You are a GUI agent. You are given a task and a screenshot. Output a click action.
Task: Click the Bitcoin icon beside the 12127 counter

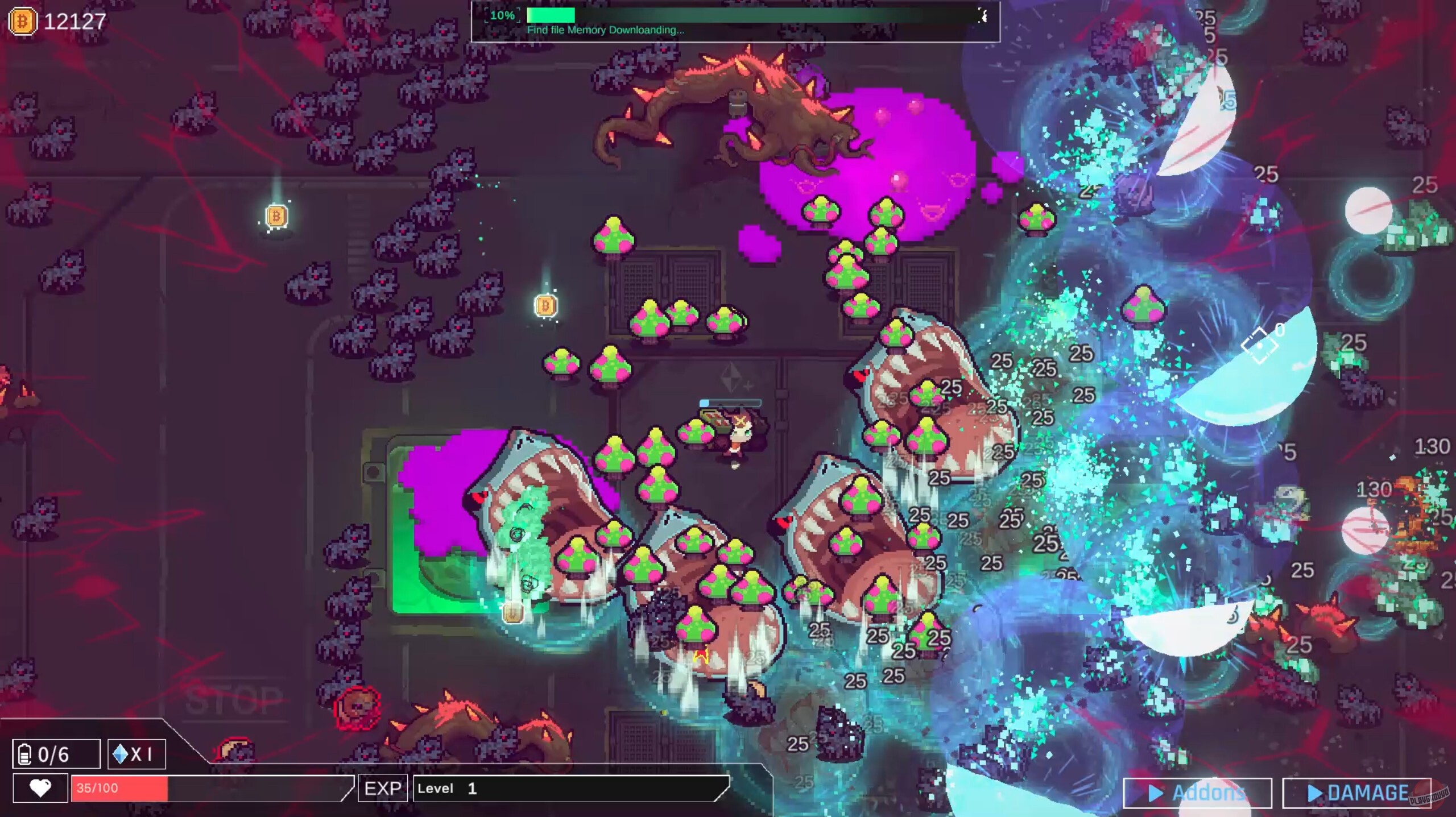tap(23, 23)
